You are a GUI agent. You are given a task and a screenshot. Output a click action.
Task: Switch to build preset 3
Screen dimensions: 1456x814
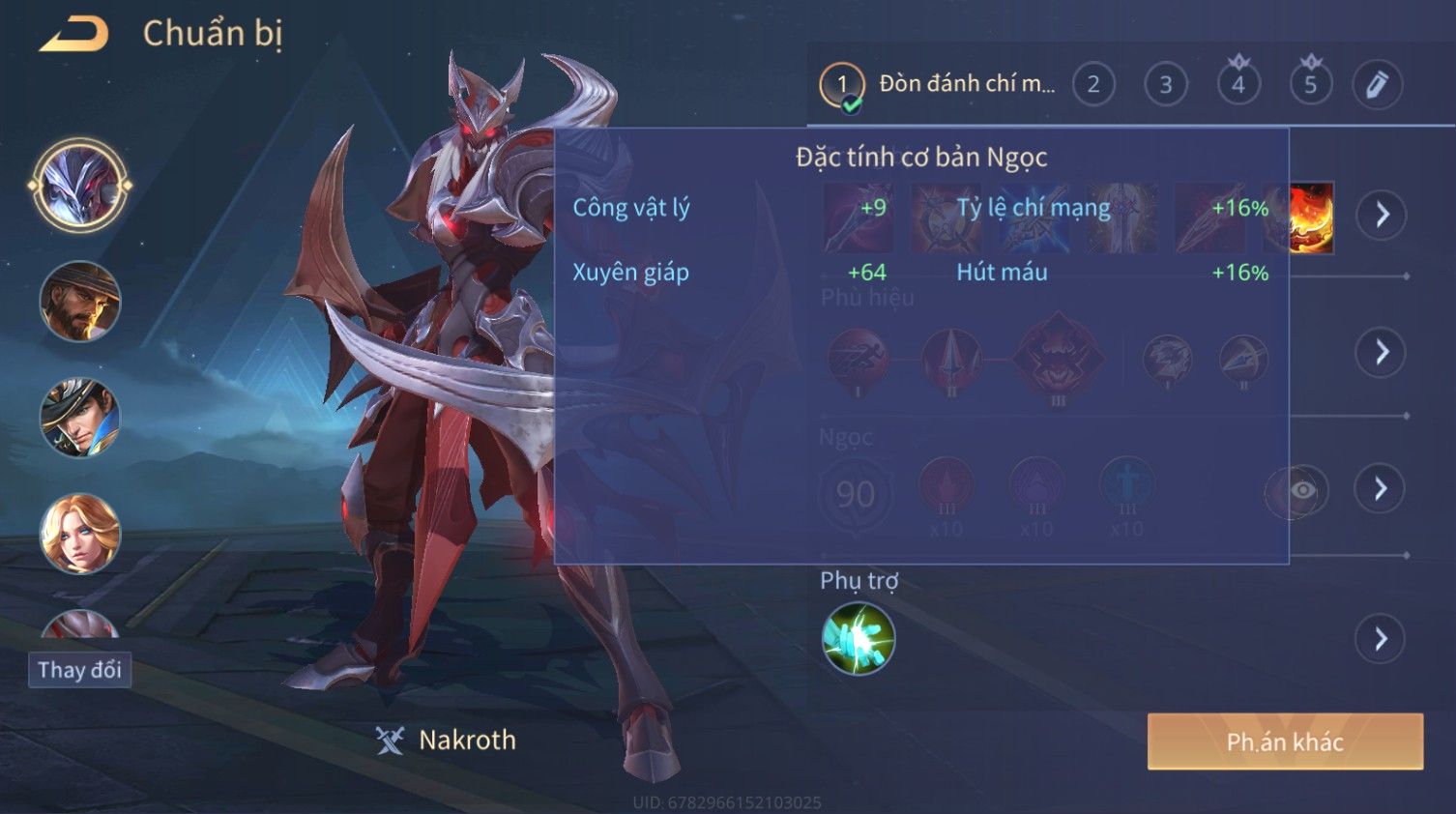(x=1165, y=84)
